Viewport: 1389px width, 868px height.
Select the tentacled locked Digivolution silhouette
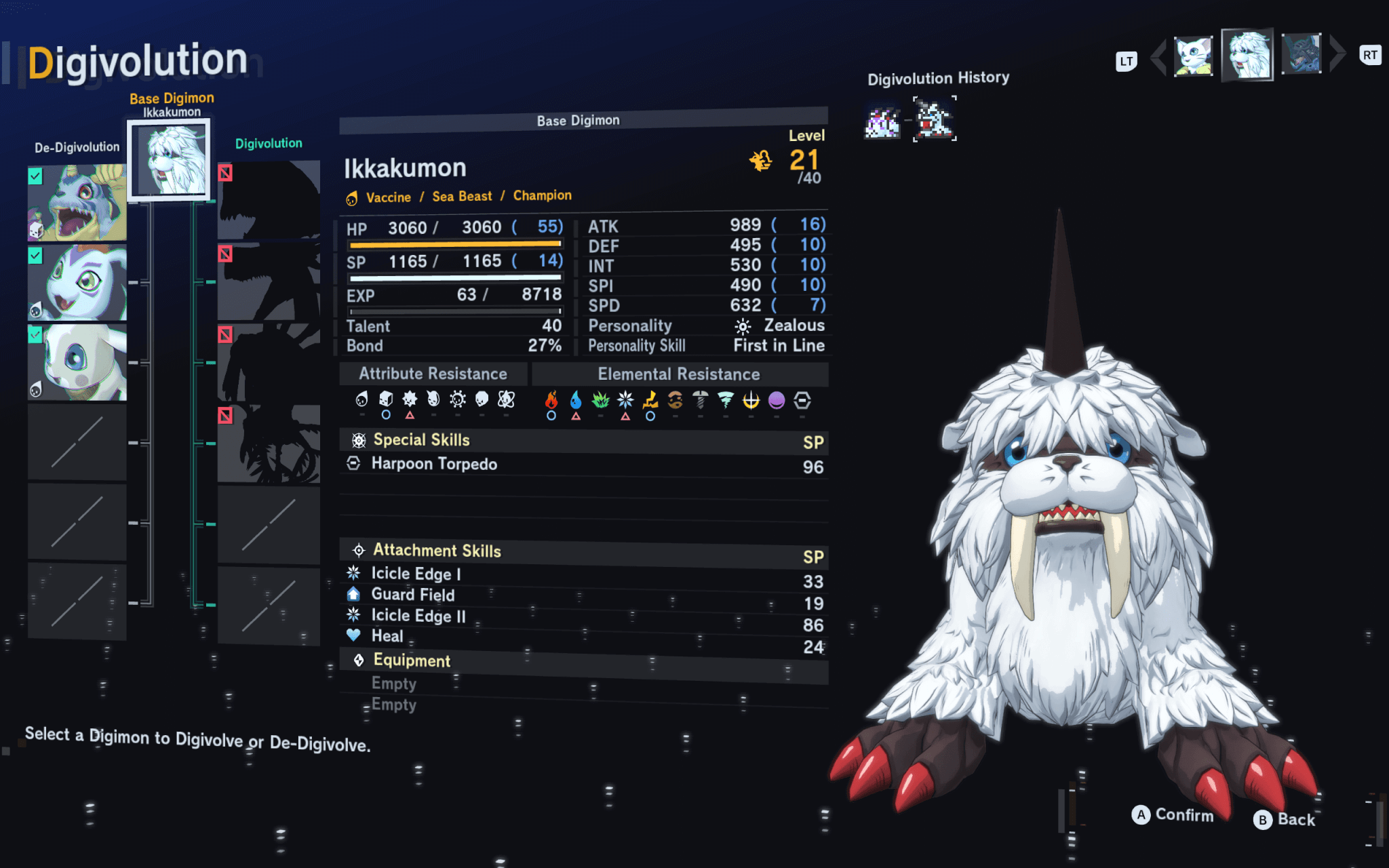tap(269, 444)
